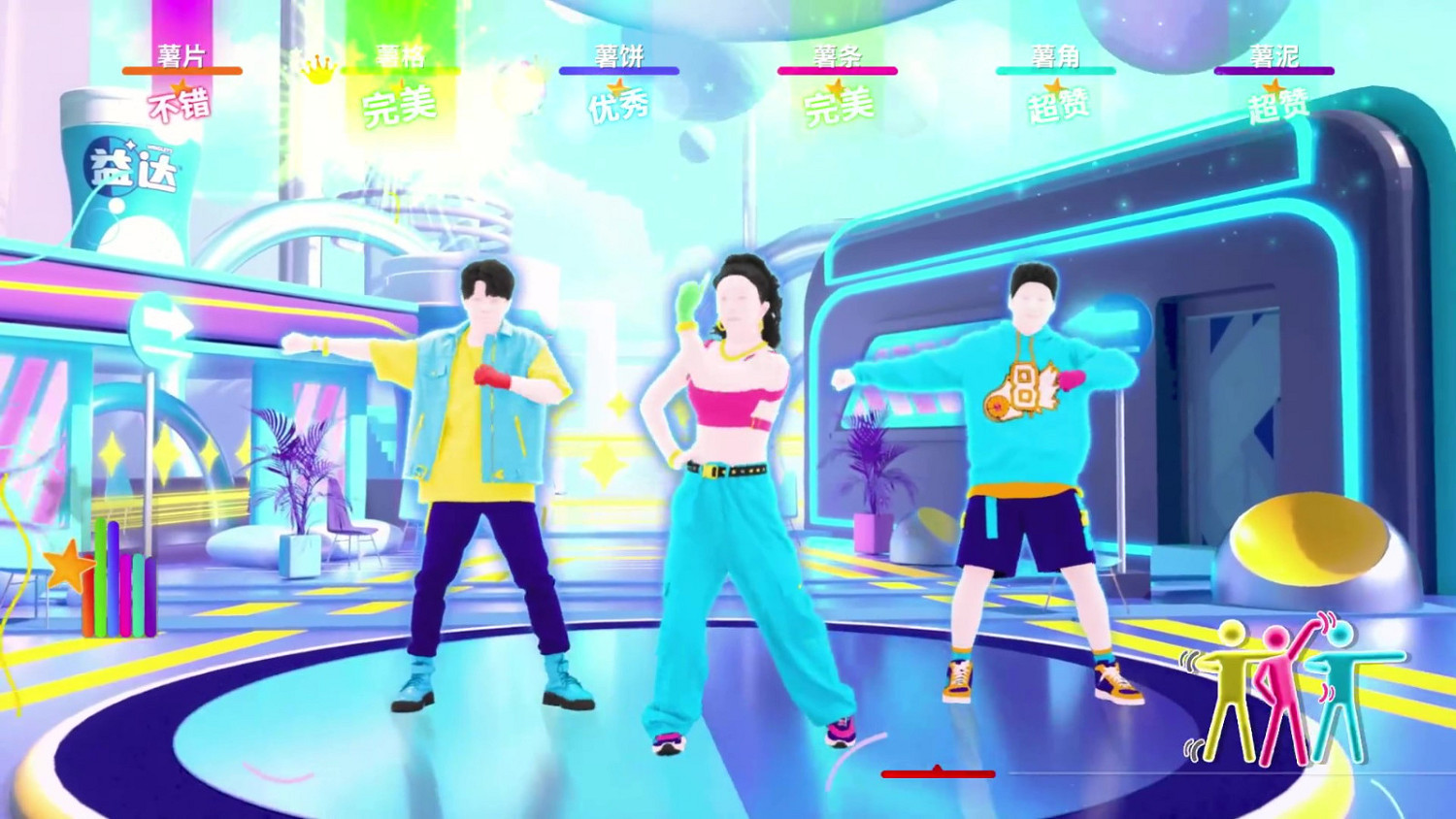
Task: Toggle the 薯角 name indicator
Action: click(1054, 55)
